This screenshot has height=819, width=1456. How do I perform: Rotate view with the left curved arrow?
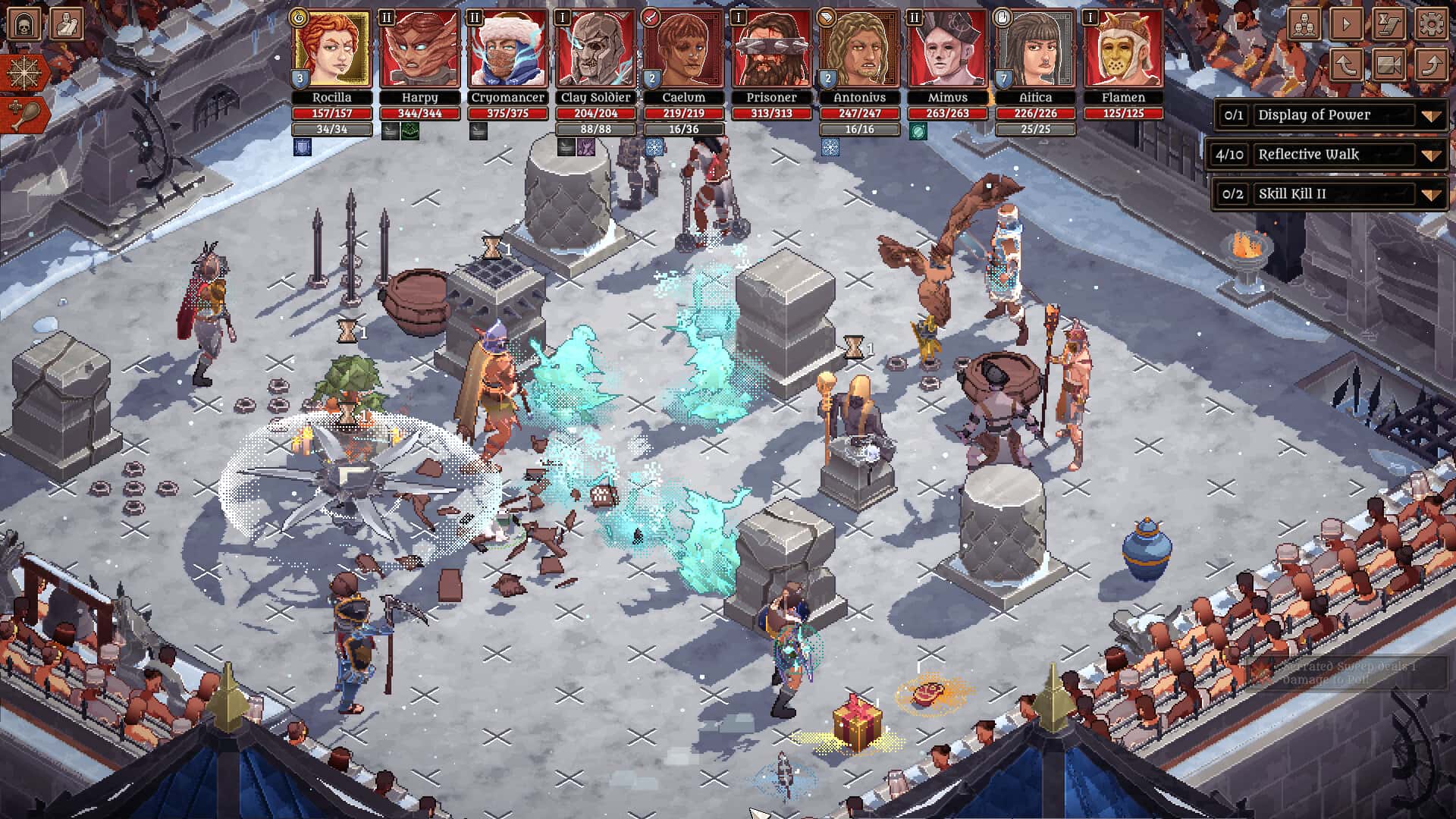[x=1346, y=64]
